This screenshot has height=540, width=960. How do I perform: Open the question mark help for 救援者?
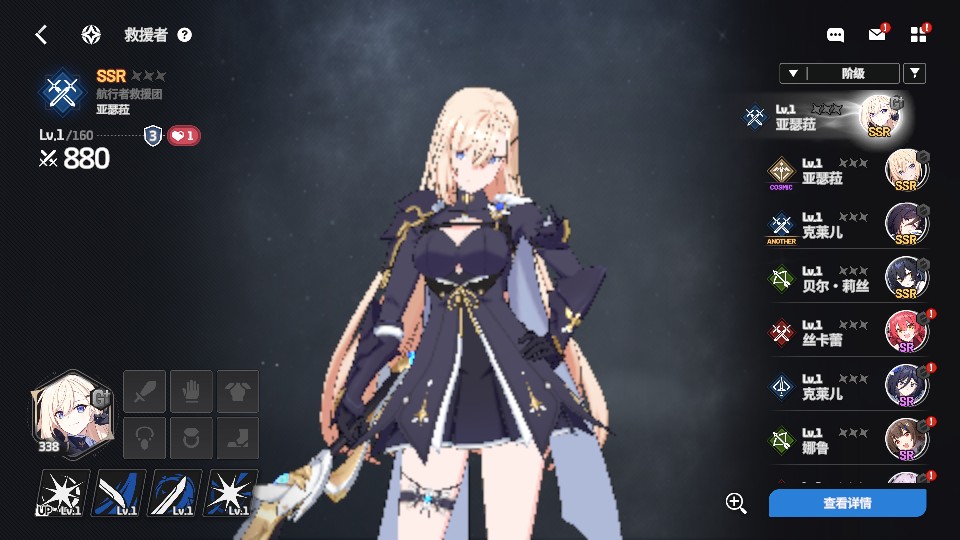(x=184, y=35)
